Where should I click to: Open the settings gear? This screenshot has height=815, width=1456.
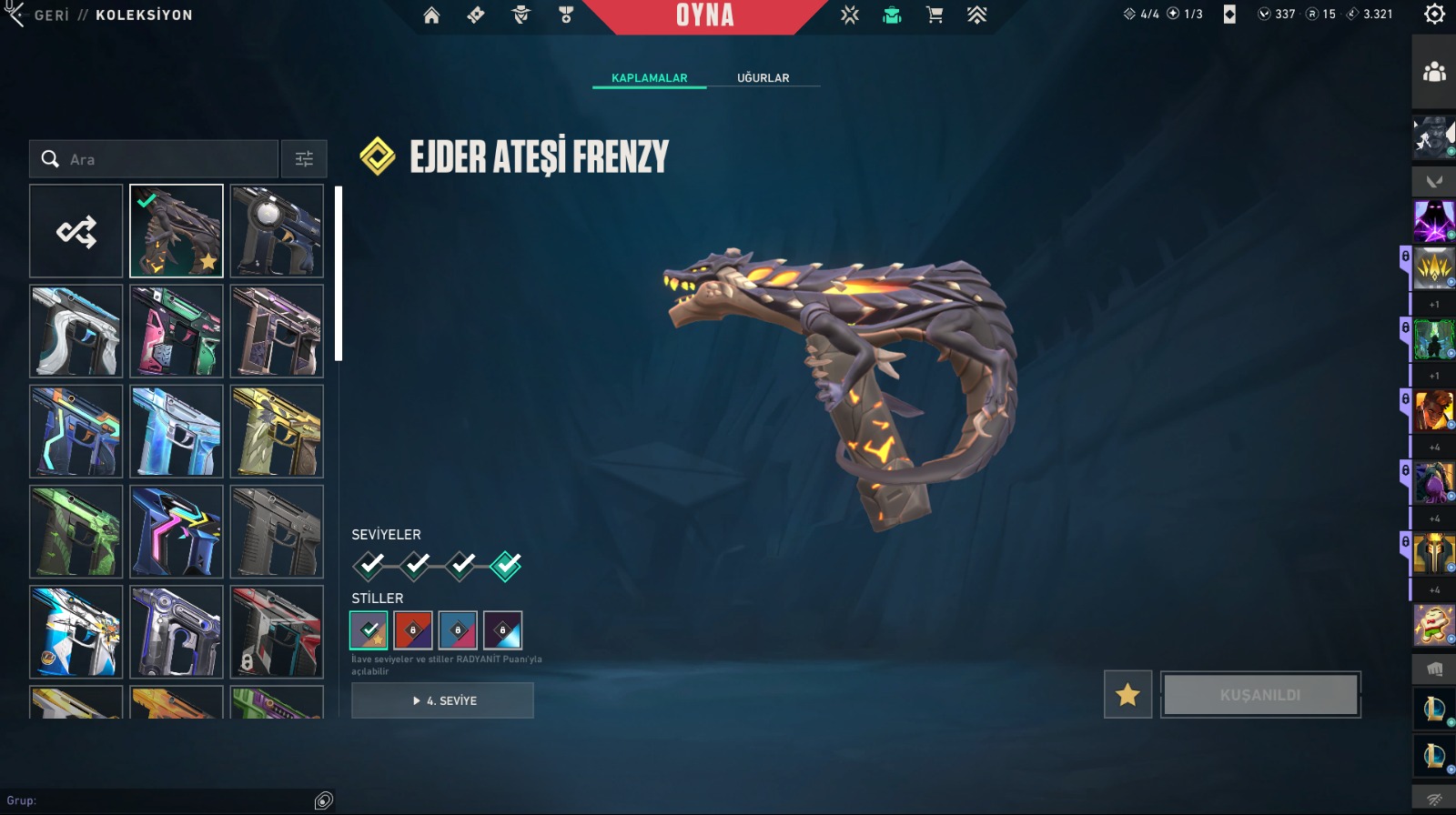click(x=1434, y=15)
